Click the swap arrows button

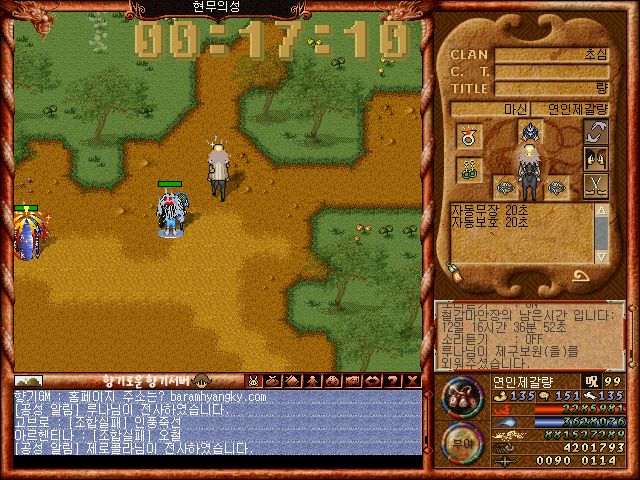point(597,132)
